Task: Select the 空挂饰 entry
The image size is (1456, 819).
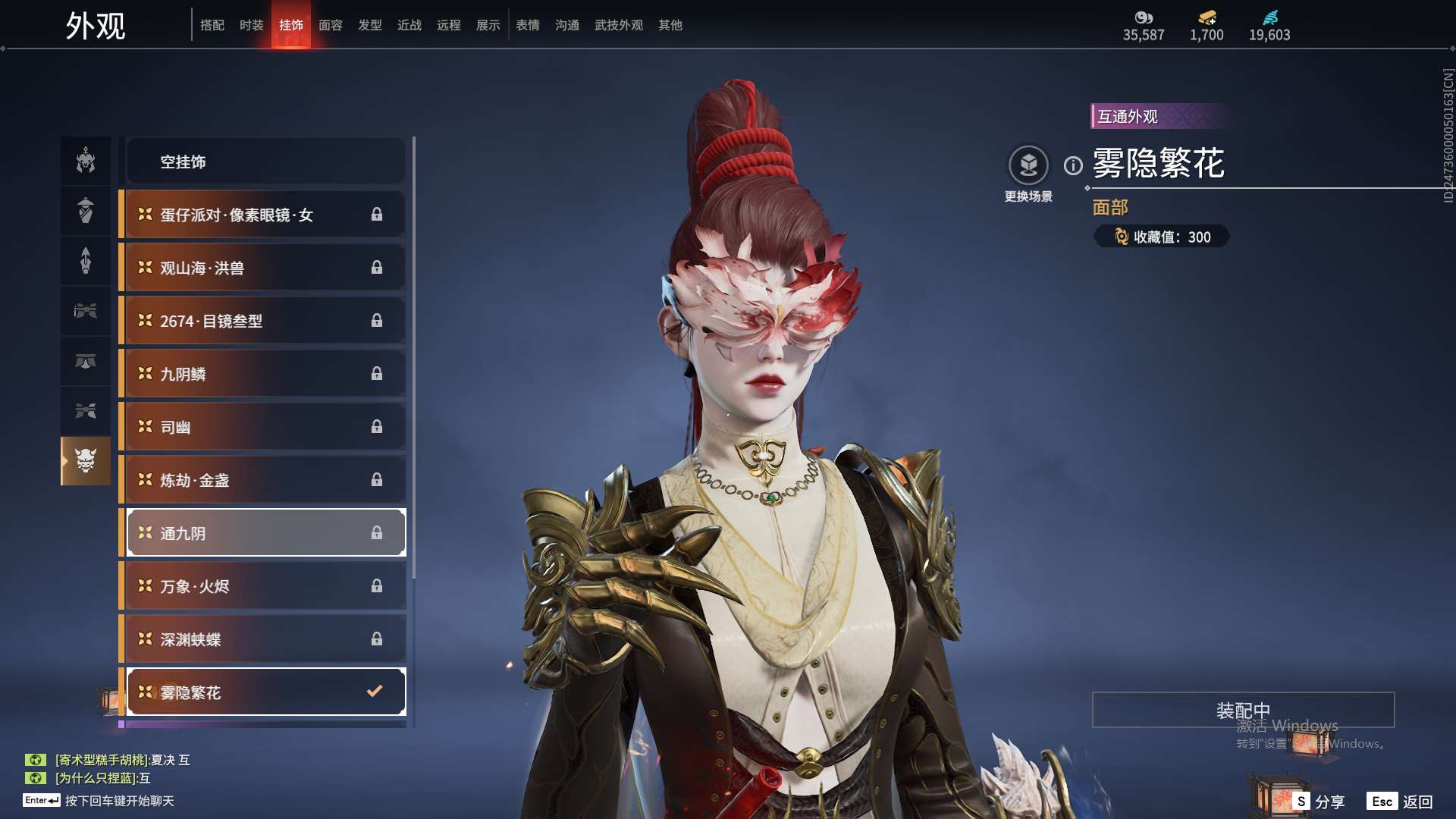Action: (x=265, y=162)
